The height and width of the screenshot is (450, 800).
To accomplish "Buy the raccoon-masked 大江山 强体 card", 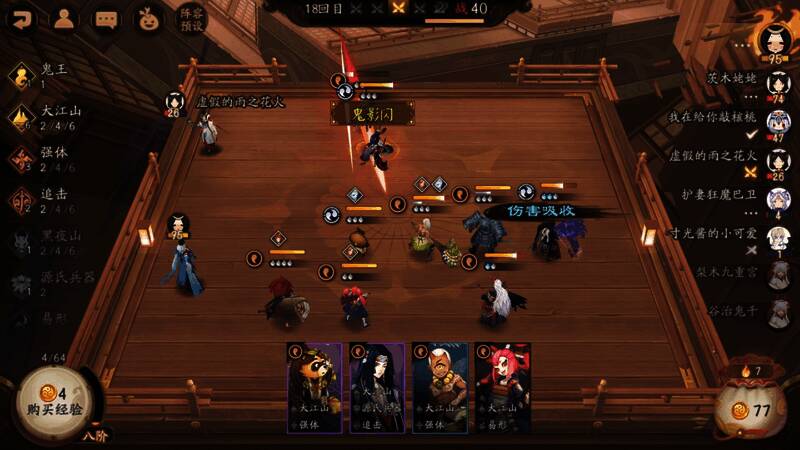I will (314, 388).
